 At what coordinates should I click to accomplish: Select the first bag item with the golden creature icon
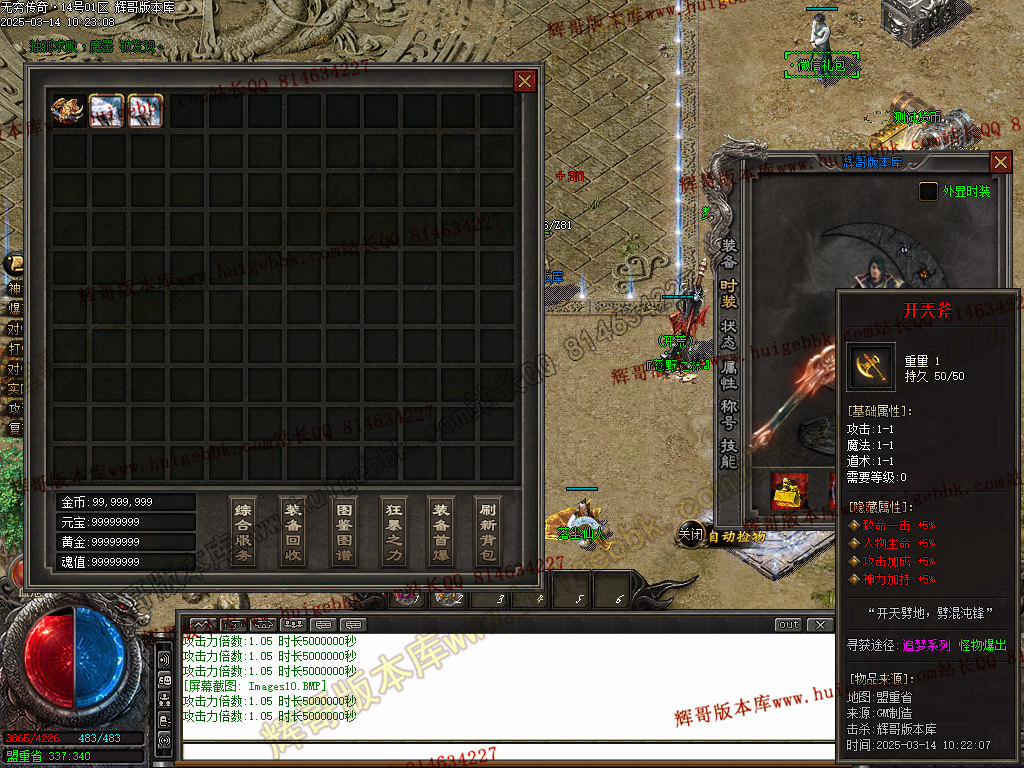tap(68, 110)
